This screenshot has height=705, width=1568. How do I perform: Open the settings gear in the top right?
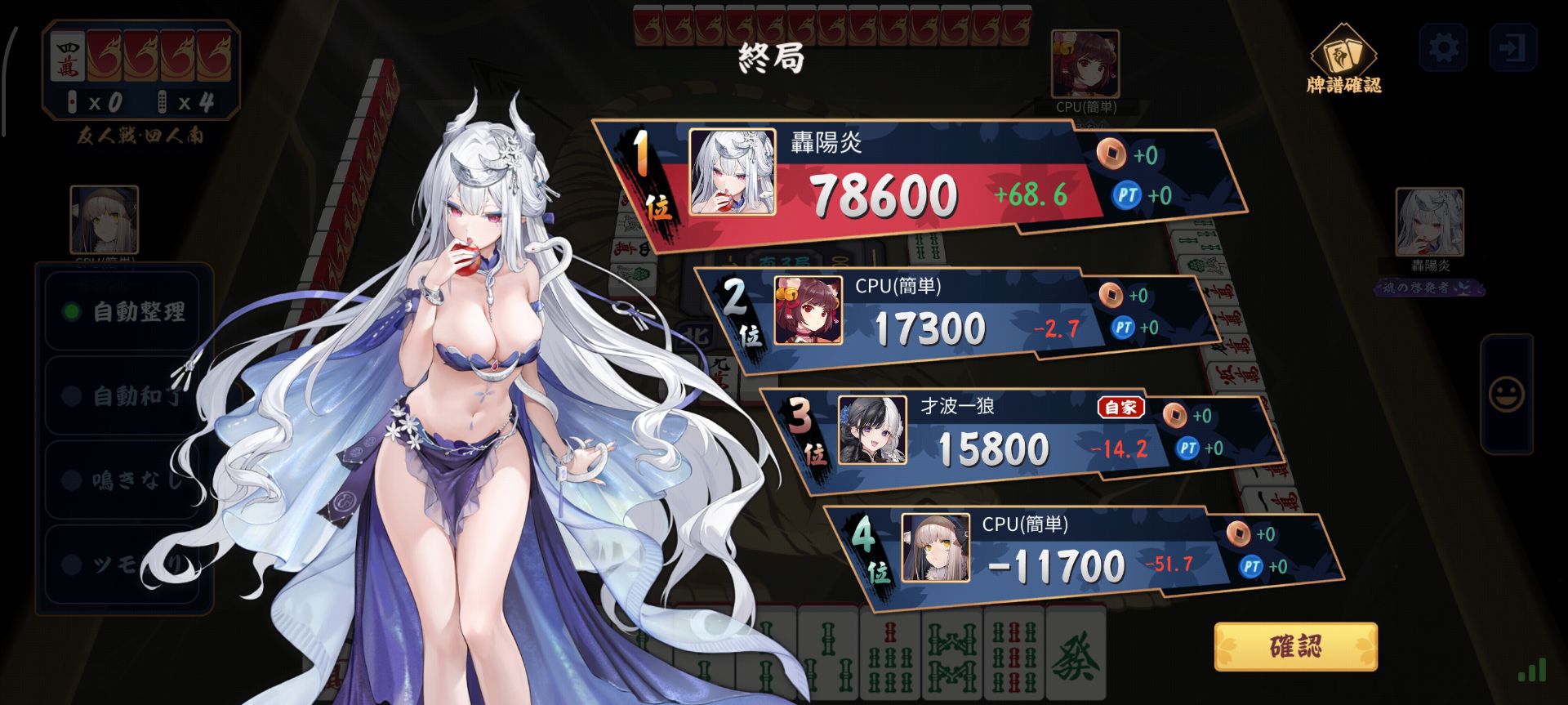[1445, 49]
